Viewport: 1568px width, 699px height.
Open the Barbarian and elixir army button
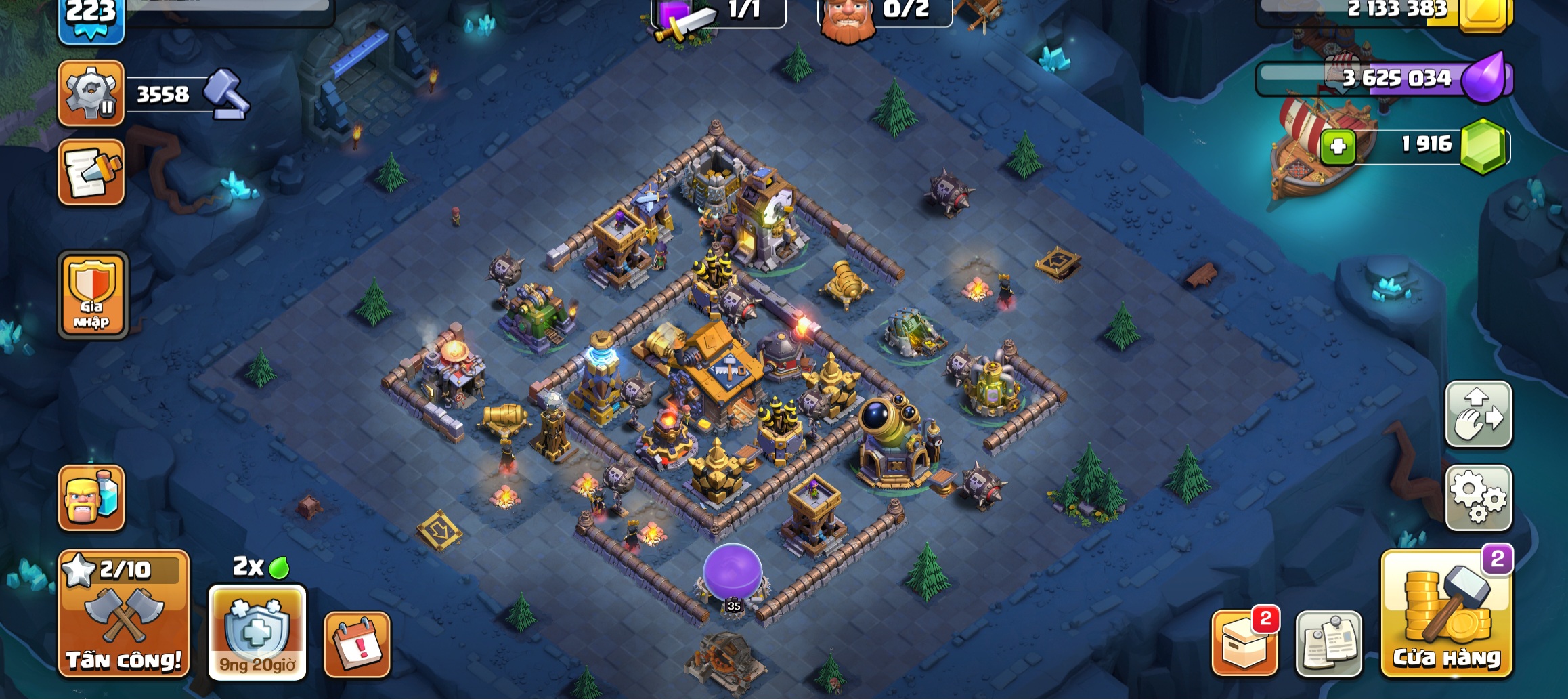[x=91, y=498]
